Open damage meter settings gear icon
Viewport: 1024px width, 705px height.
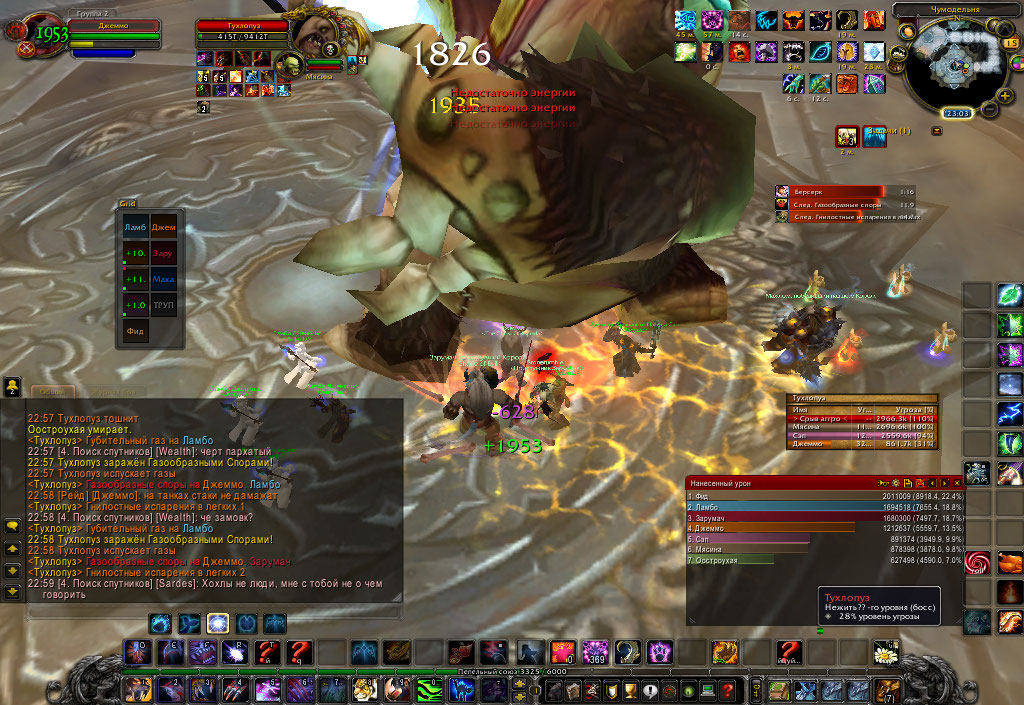(x=896, y=483)
